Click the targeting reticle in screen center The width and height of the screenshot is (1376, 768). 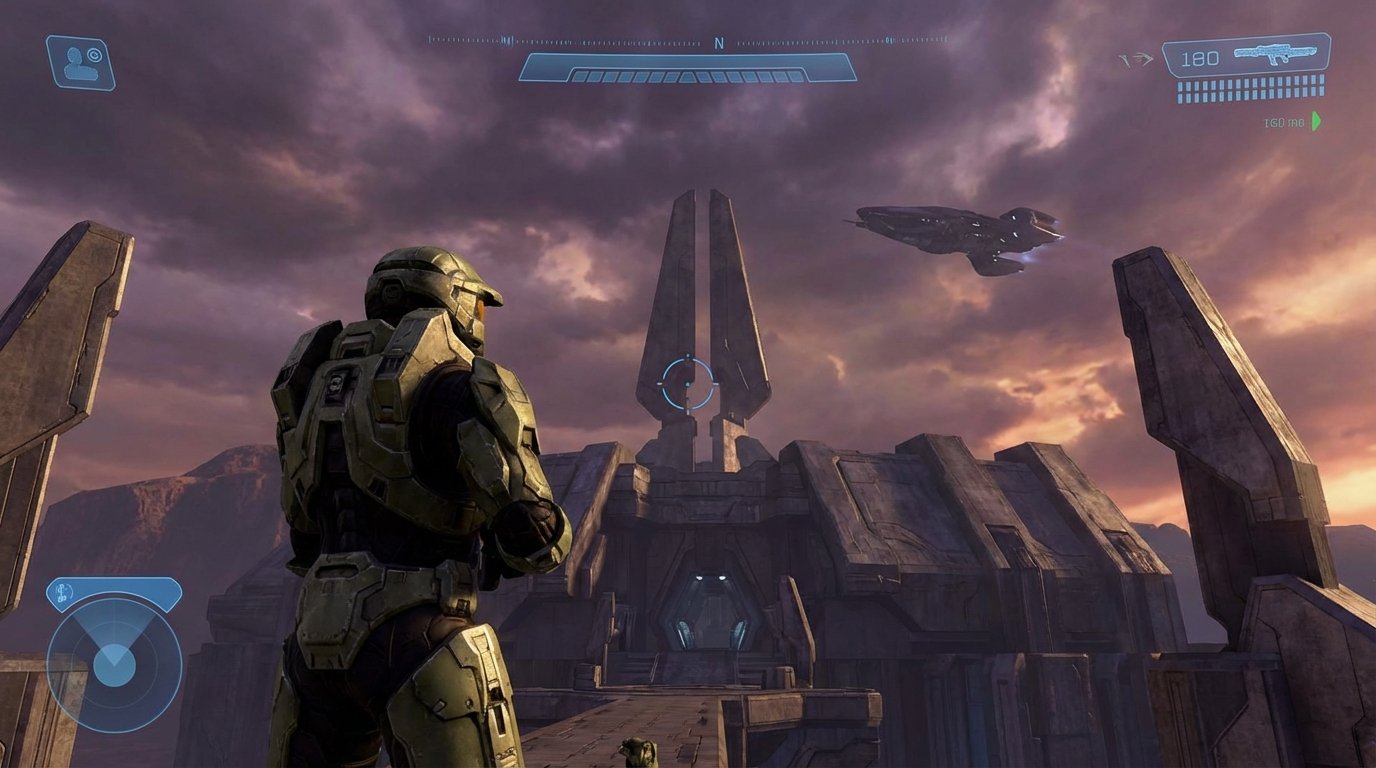690,383
